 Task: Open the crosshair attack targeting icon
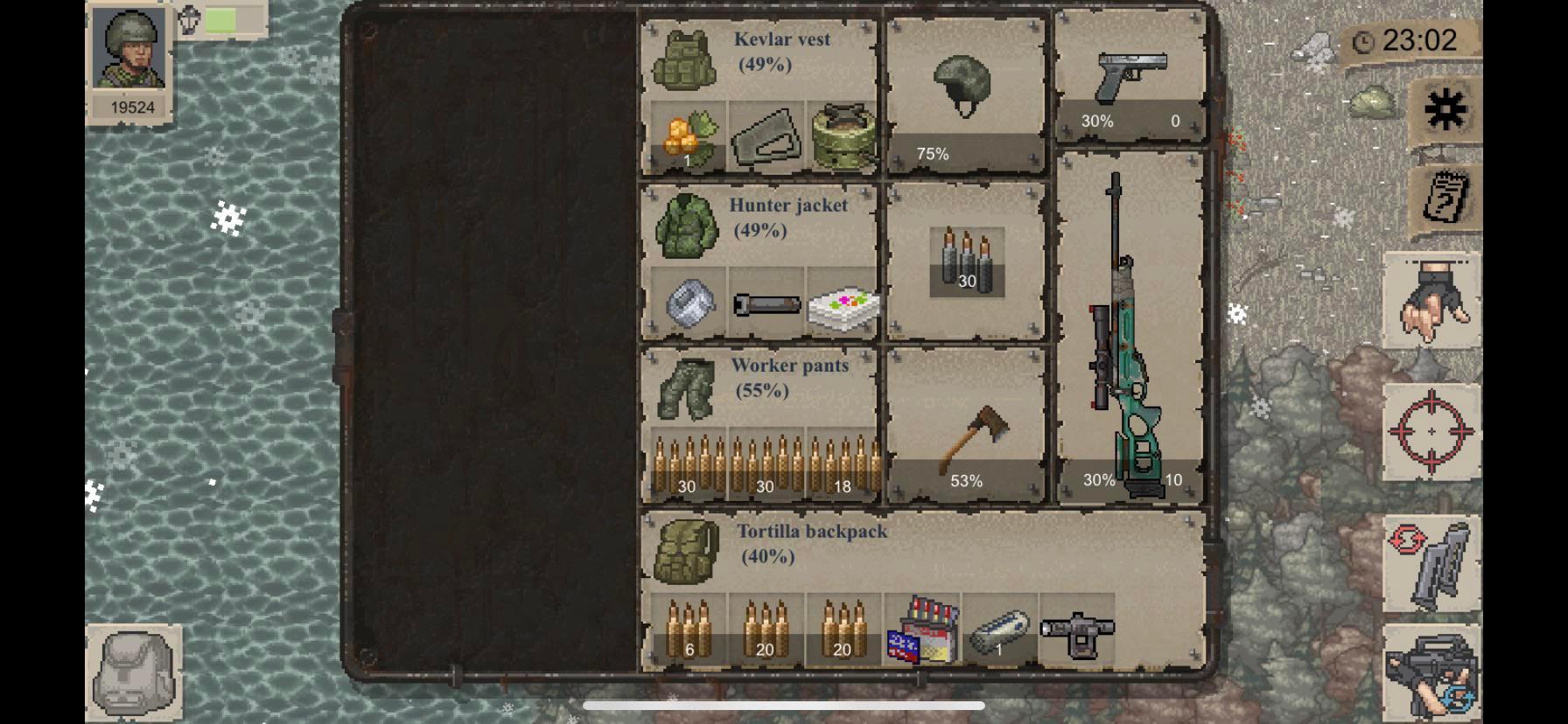click(1431, 431)
